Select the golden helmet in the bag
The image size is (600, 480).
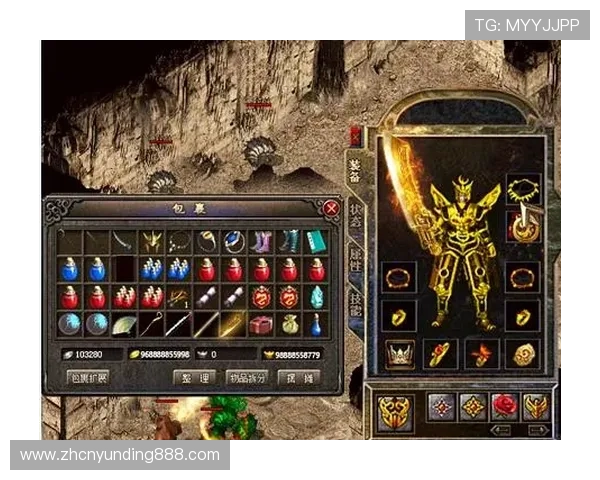[x=152, y=241]
